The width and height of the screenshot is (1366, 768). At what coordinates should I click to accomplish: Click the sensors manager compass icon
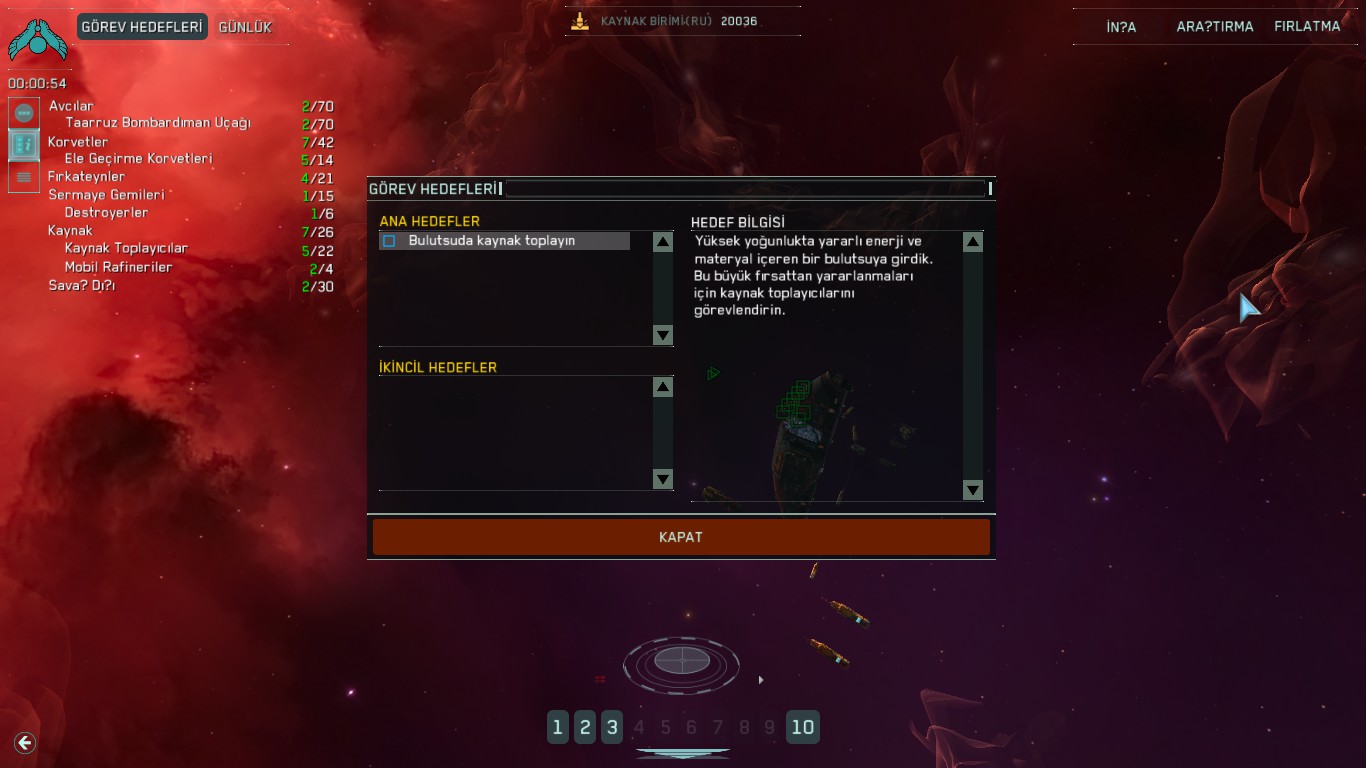click(682, 661)
